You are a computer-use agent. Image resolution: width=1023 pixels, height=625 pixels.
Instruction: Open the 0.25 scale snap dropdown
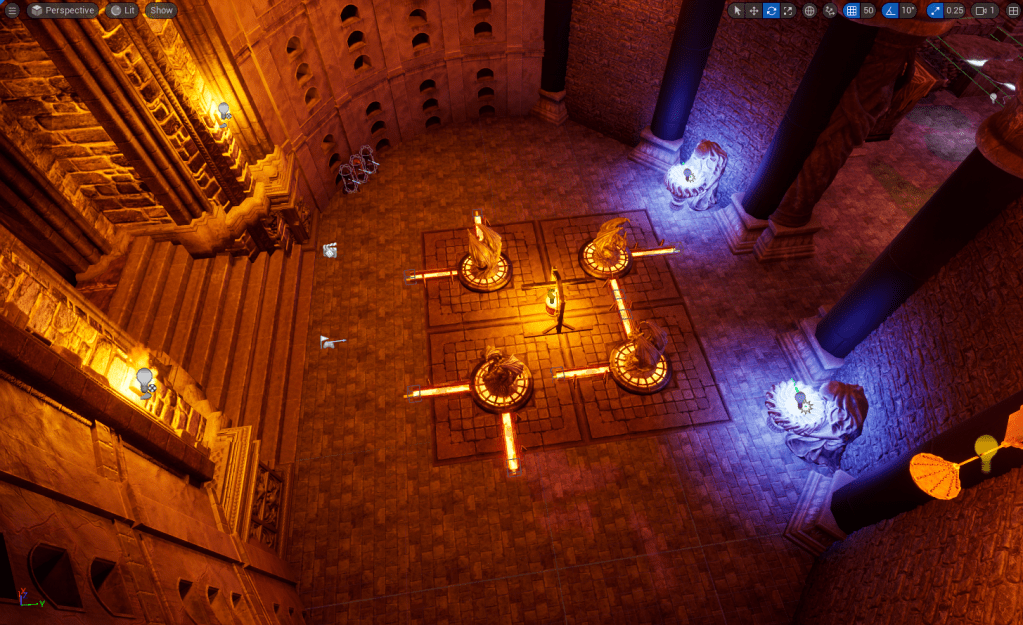click(955, 11)
